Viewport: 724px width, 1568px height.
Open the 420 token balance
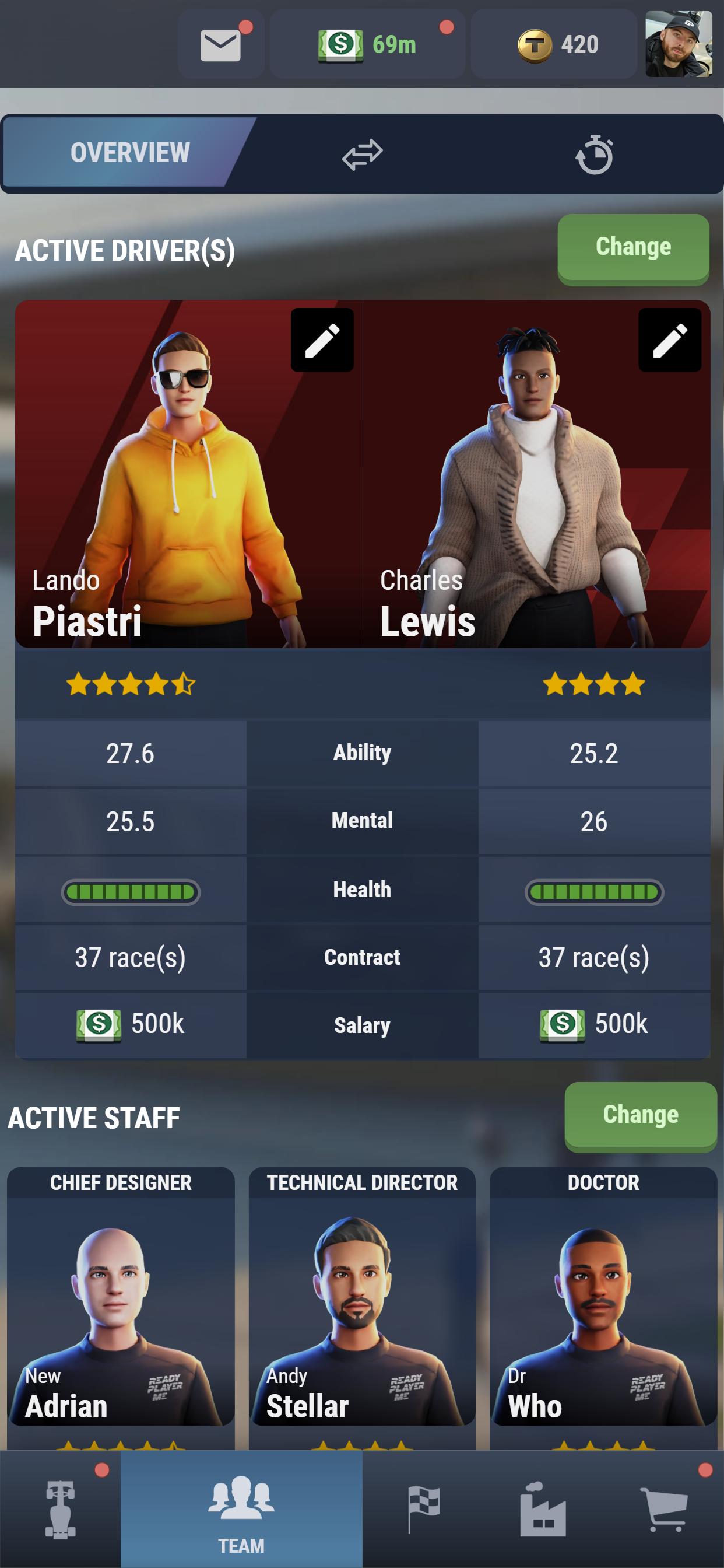[x=554, y=45]
